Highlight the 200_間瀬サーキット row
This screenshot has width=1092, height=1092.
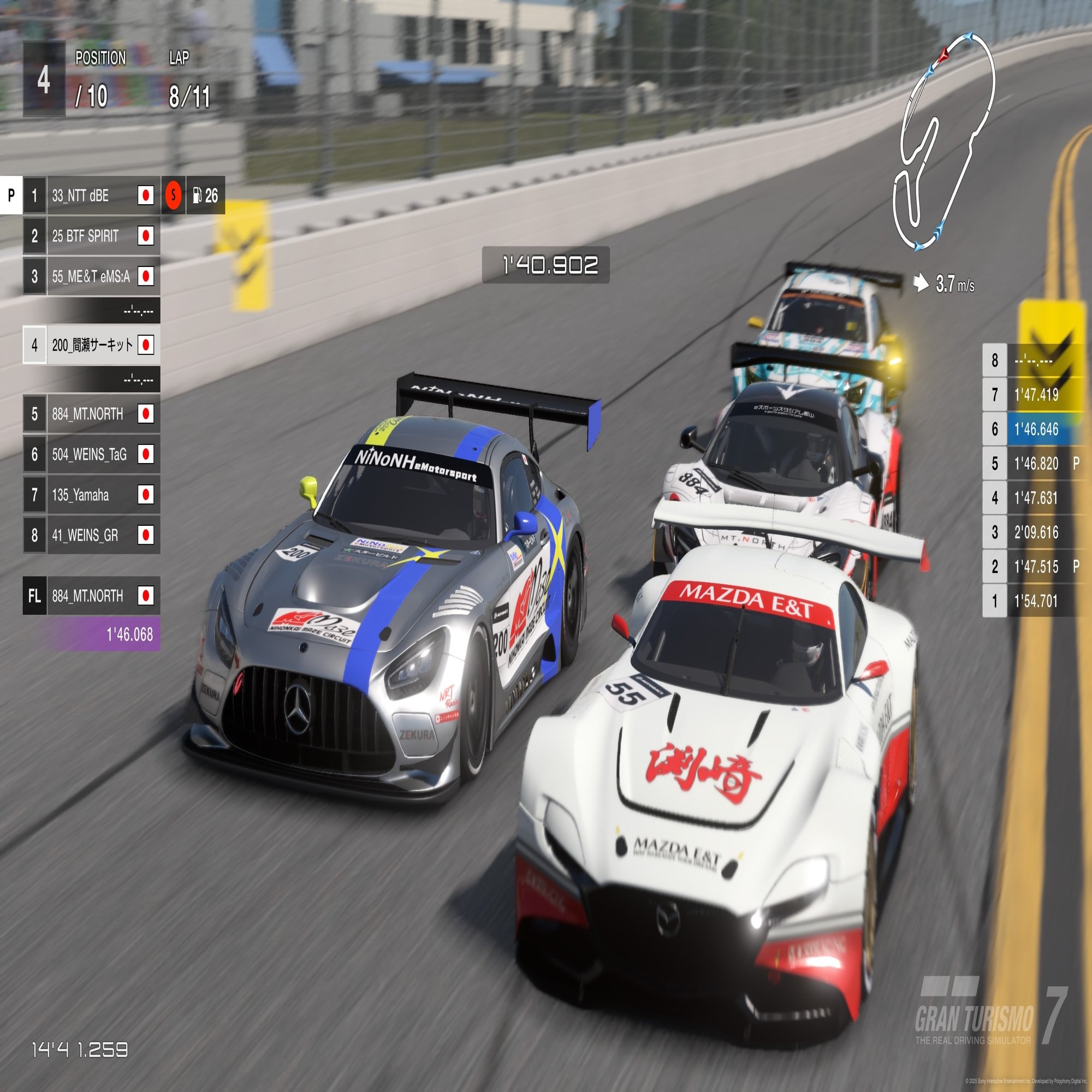[x=92, y=345]
